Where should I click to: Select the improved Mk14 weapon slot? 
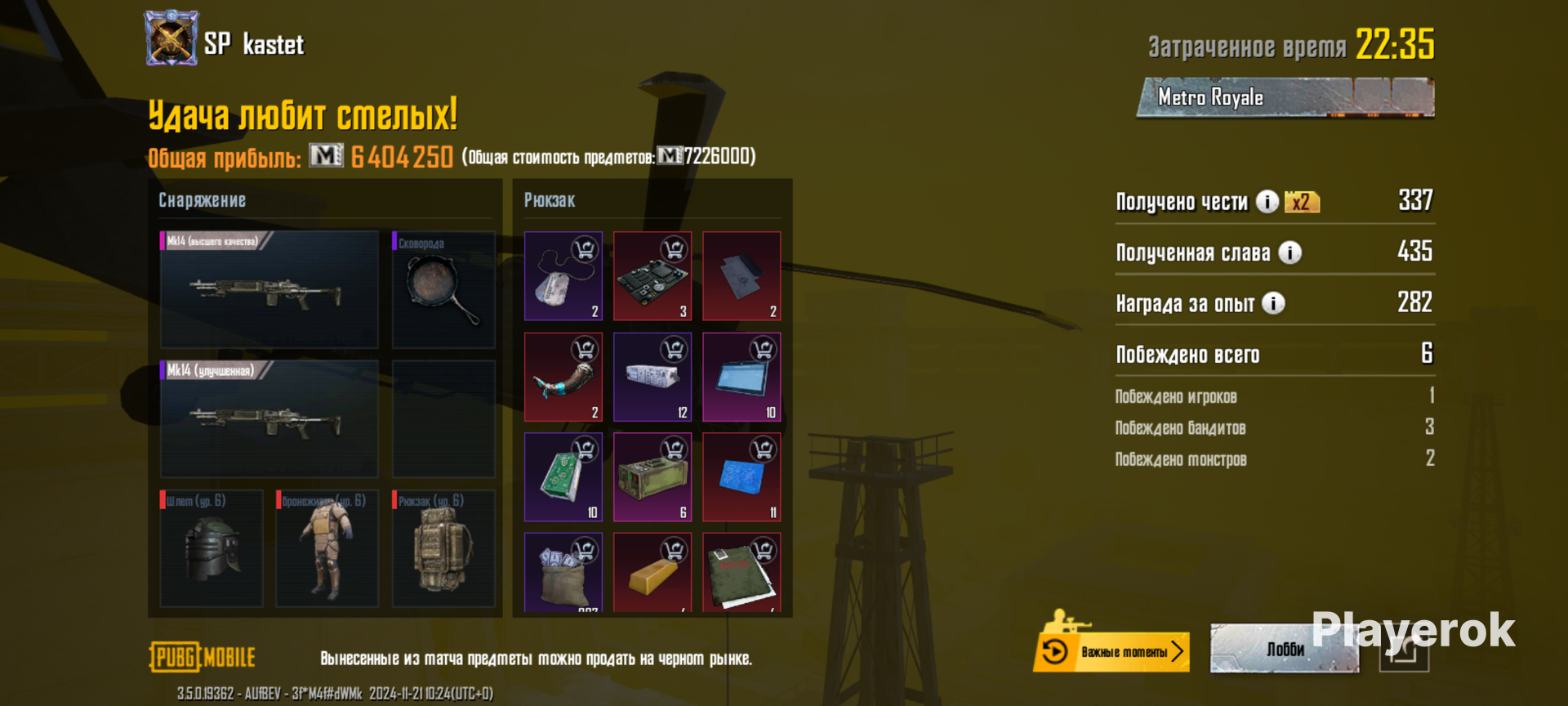tap(269, 418)
